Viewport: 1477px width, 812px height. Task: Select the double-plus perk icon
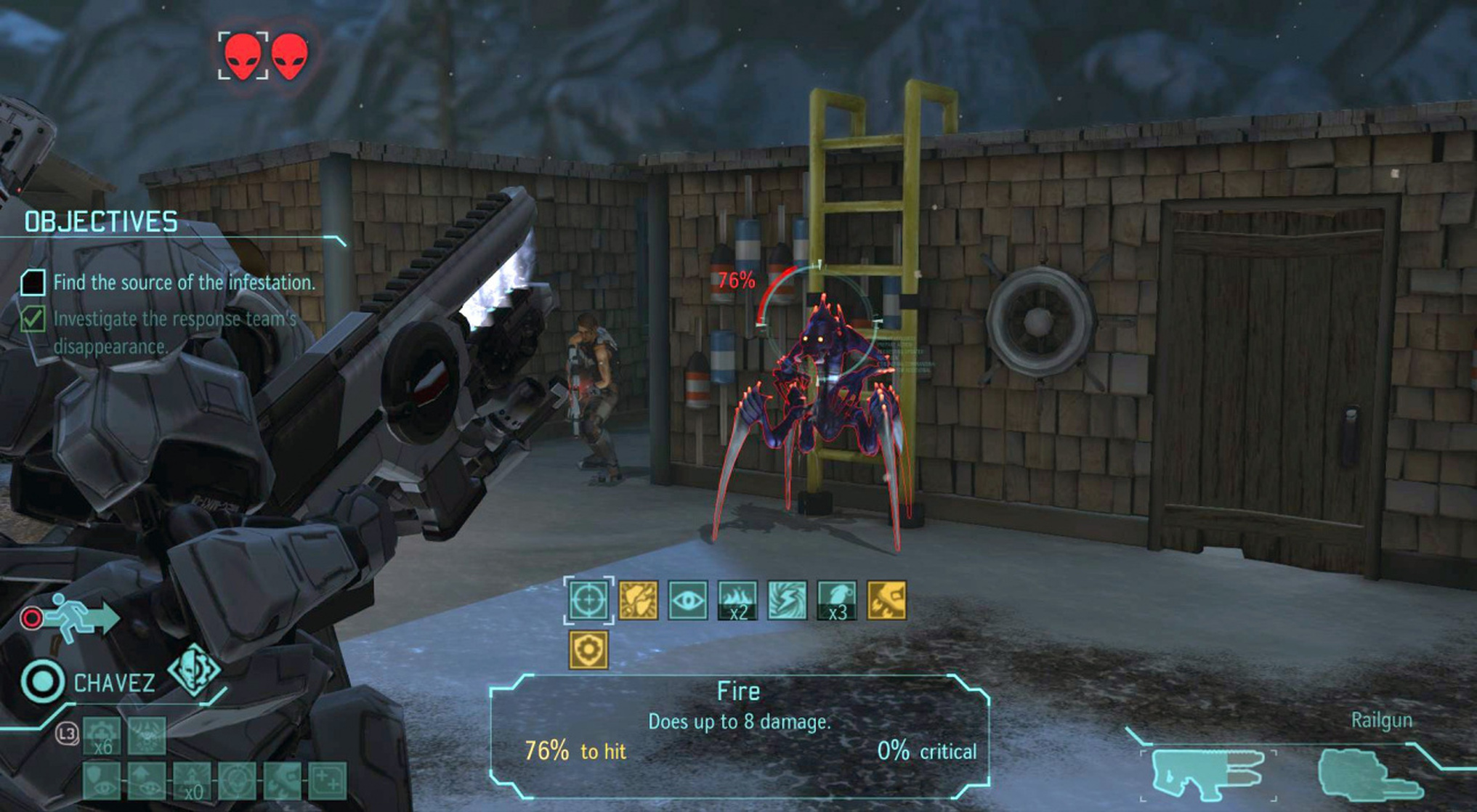point(327,781)
